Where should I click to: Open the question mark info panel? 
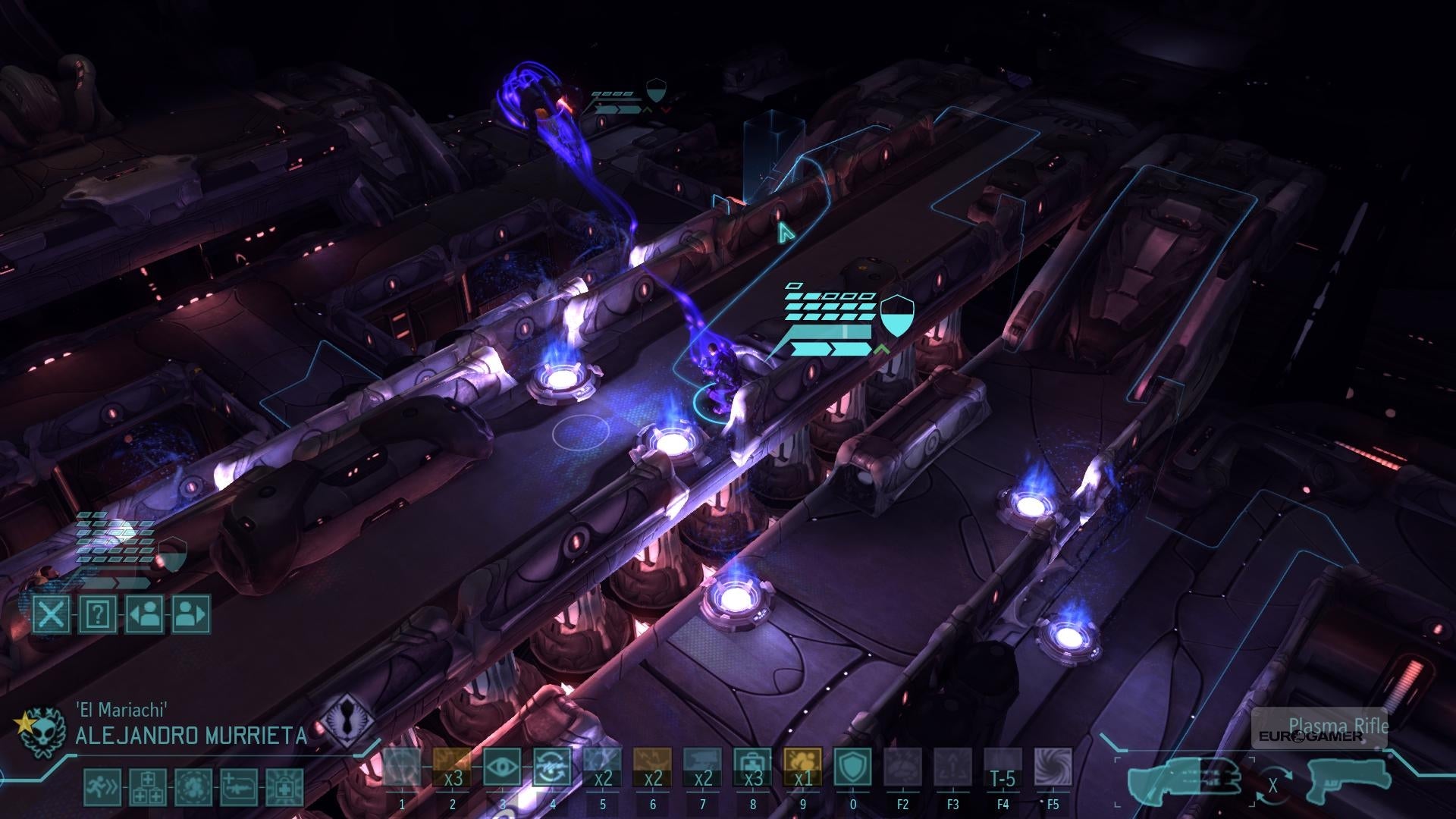(x=98, y=614)
